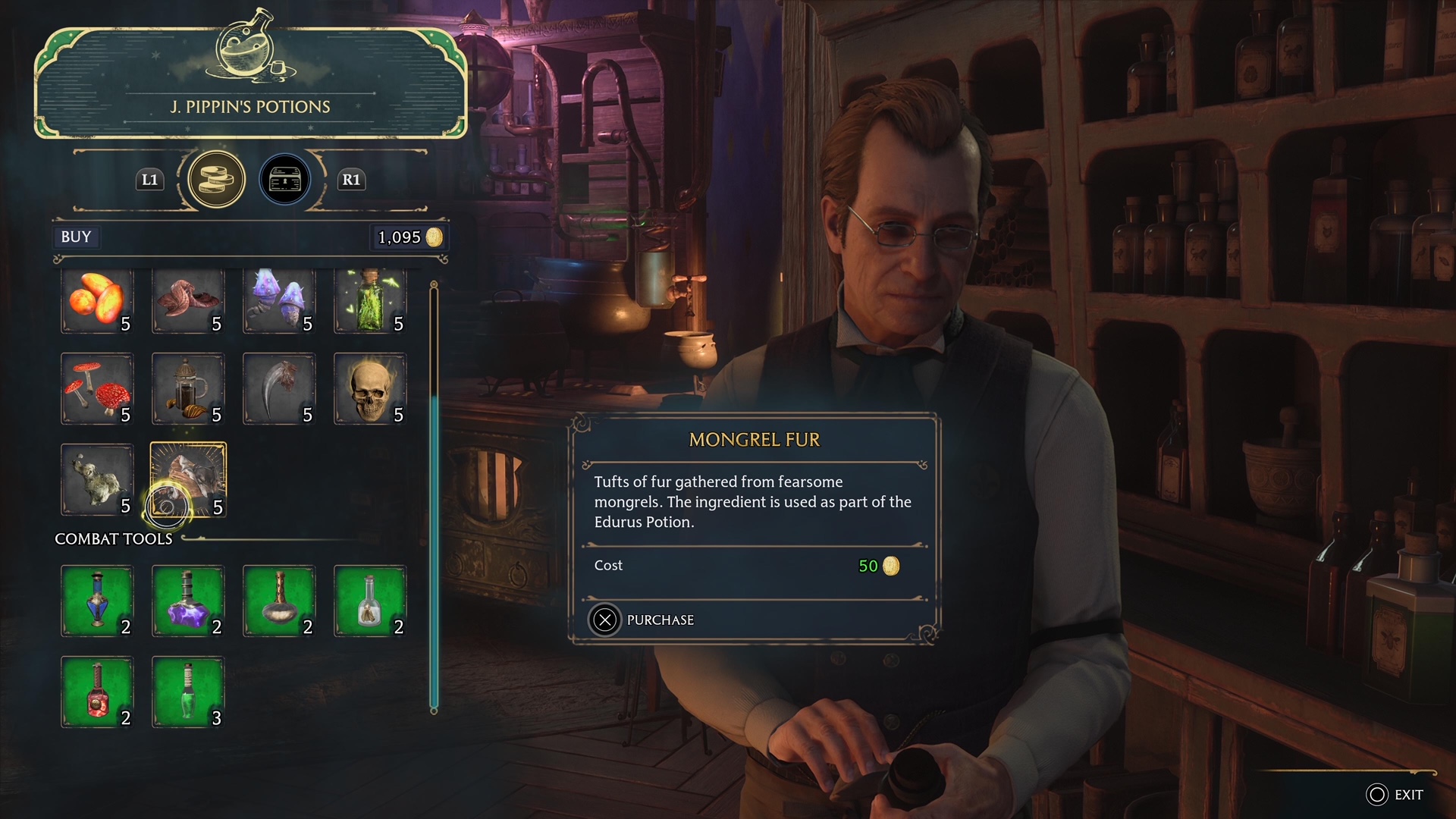This screenshot has width=1456, height=819.
Task: Switch to the Buy tab with coins icon
Action: tap(216, 180)
